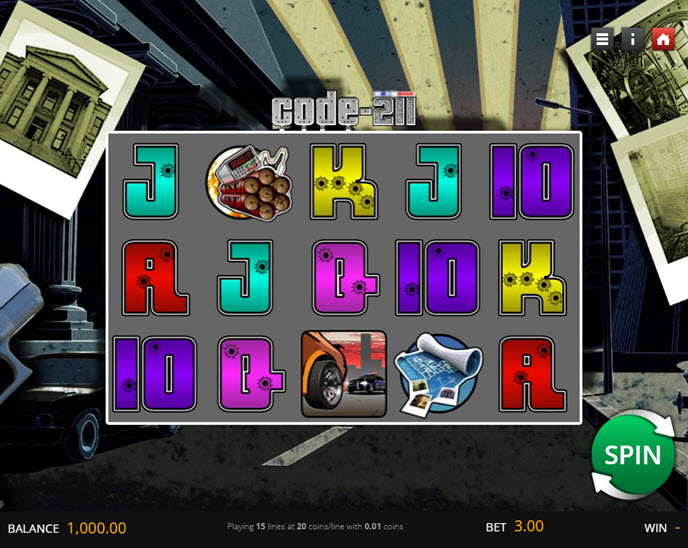Open the hamburger menu icon
The image size is (688, 548).
(602, 39)
